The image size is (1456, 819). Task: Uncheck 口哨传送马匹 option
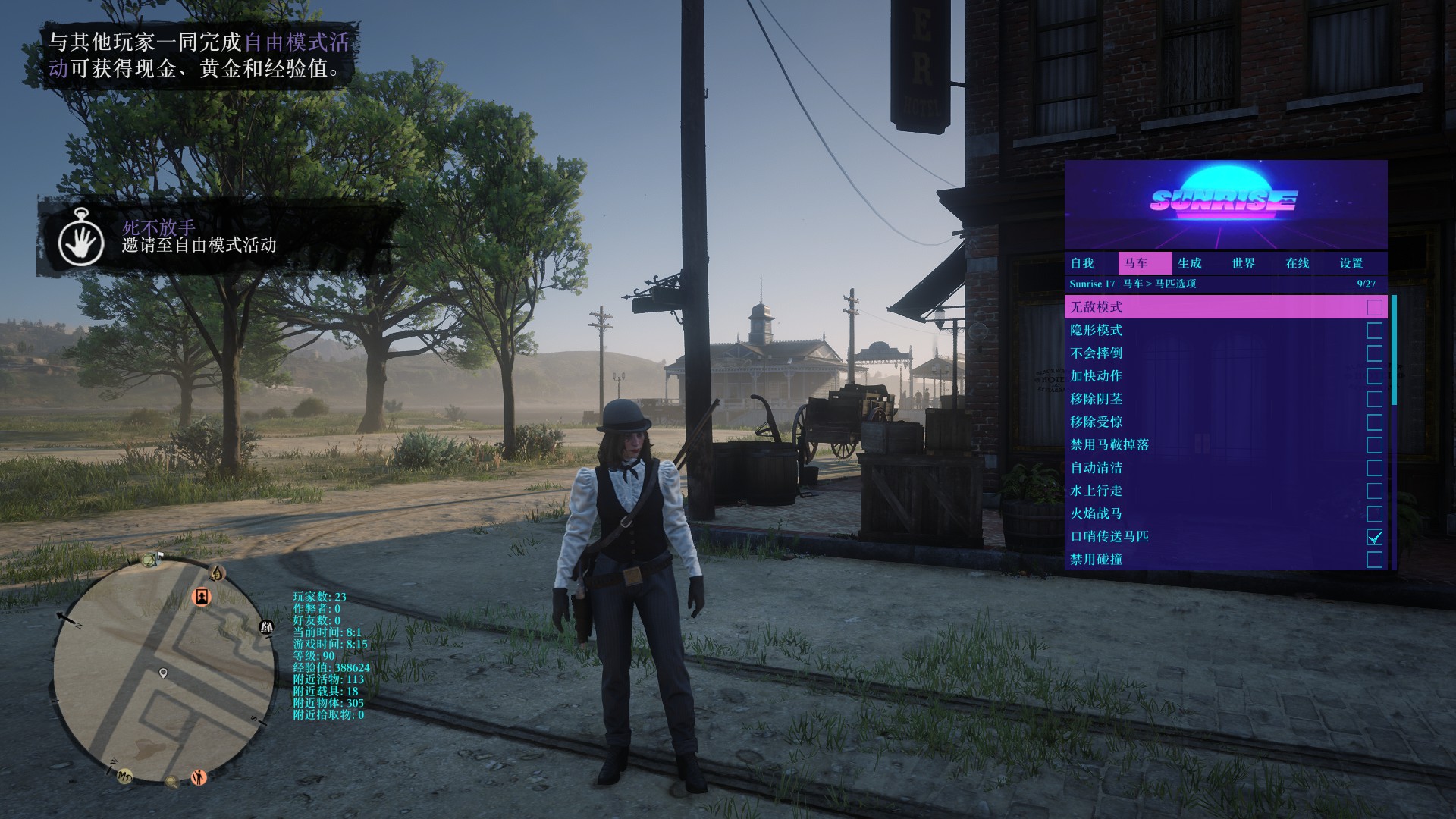pos(1374,537)
